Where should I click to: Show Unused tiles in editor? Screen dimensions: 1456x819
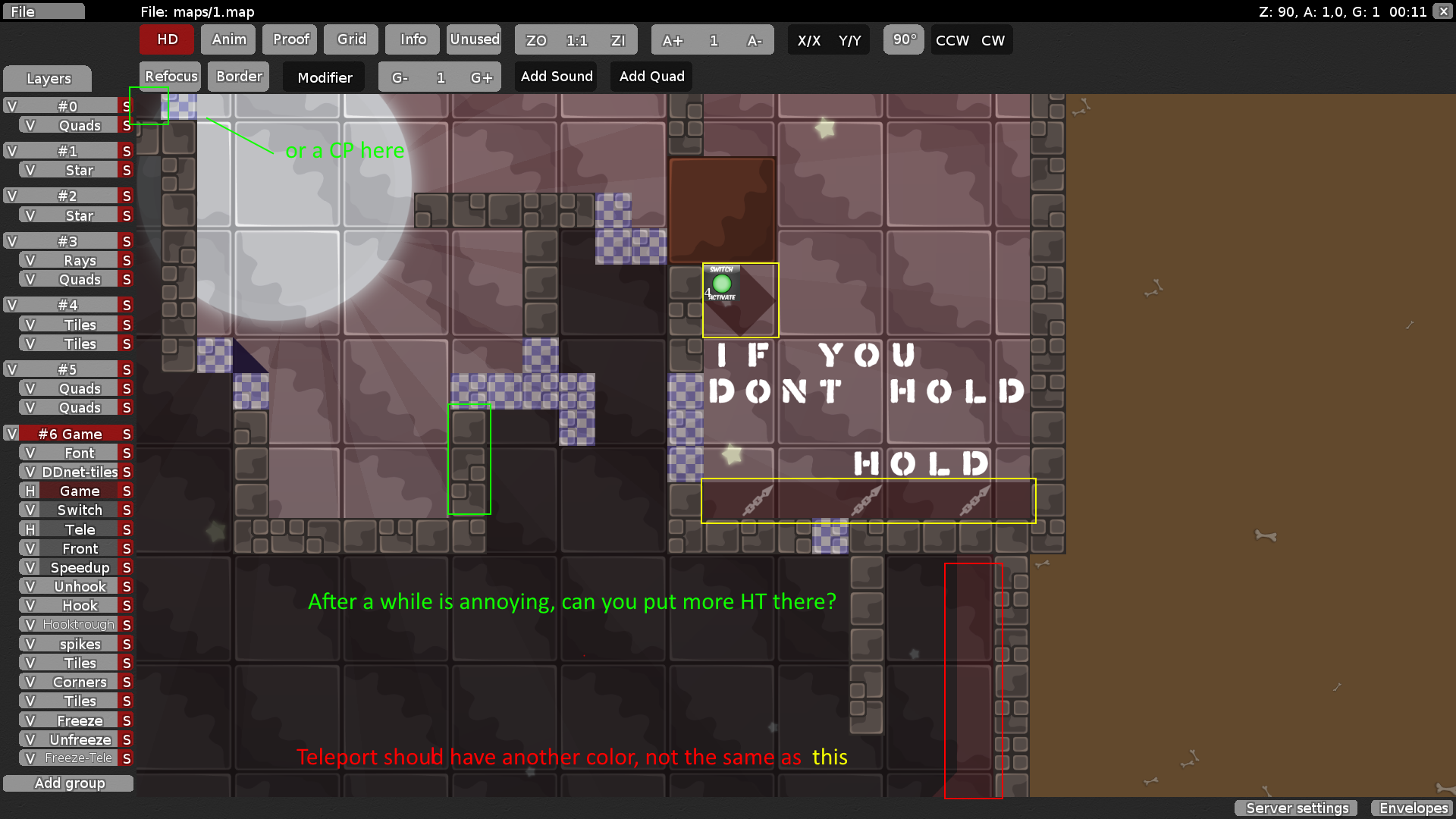[x=474, y=39]
